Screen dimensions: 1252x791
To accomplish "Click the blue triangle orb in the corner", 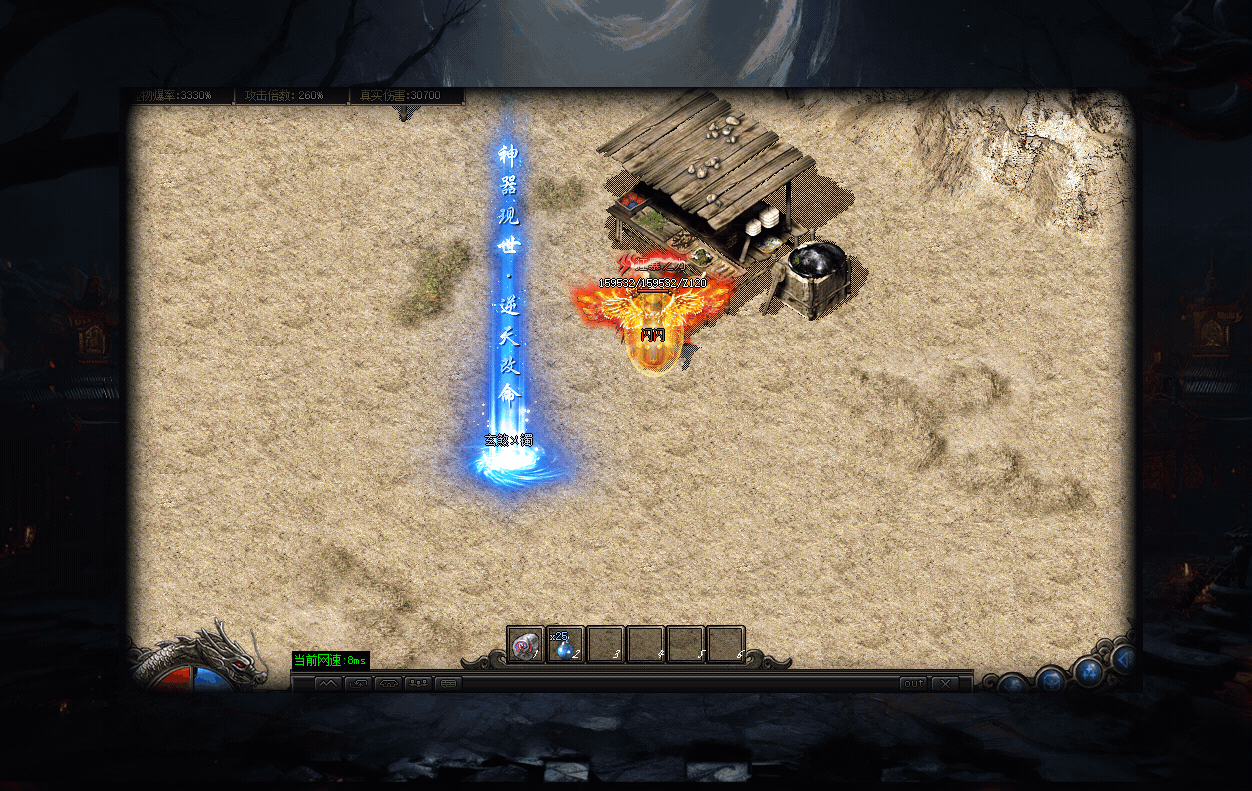I will pyautogui.click(x=1124, y=658).
